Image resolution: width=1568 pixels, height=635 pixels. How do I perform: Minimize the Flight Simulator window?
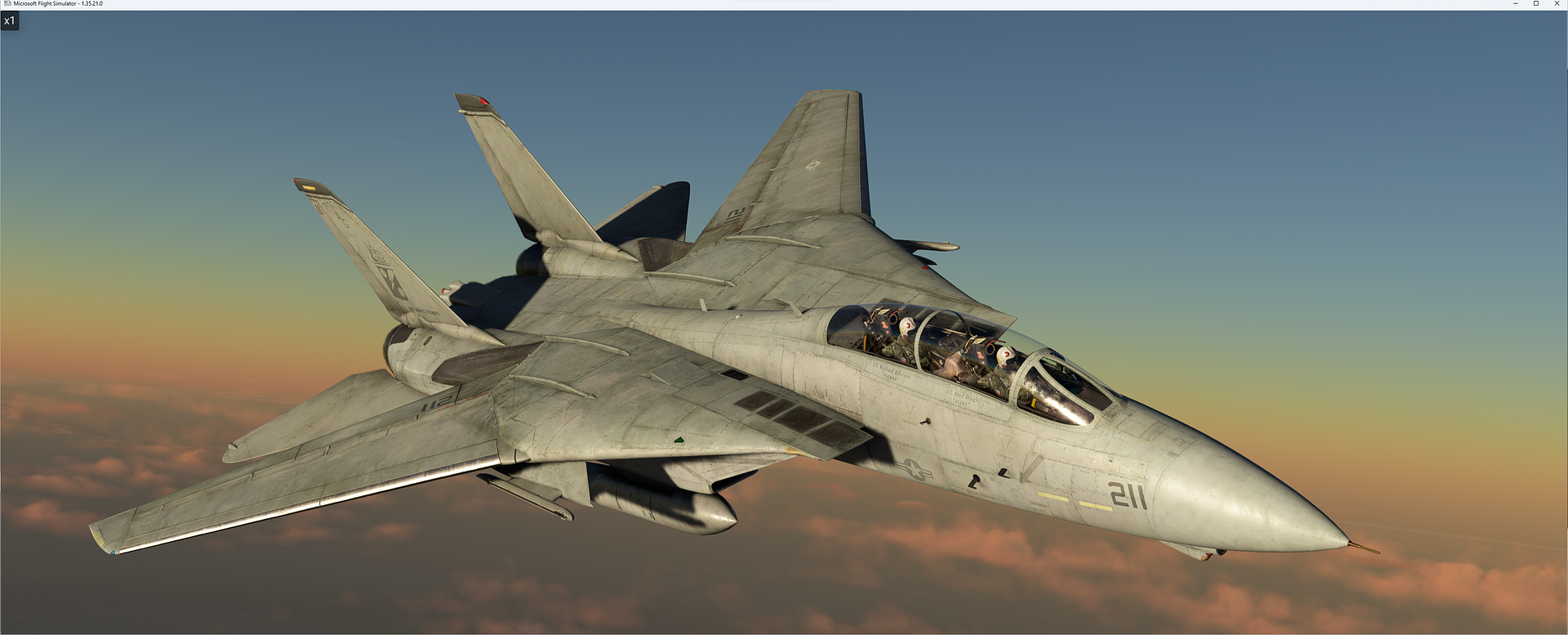(1515, 3)
